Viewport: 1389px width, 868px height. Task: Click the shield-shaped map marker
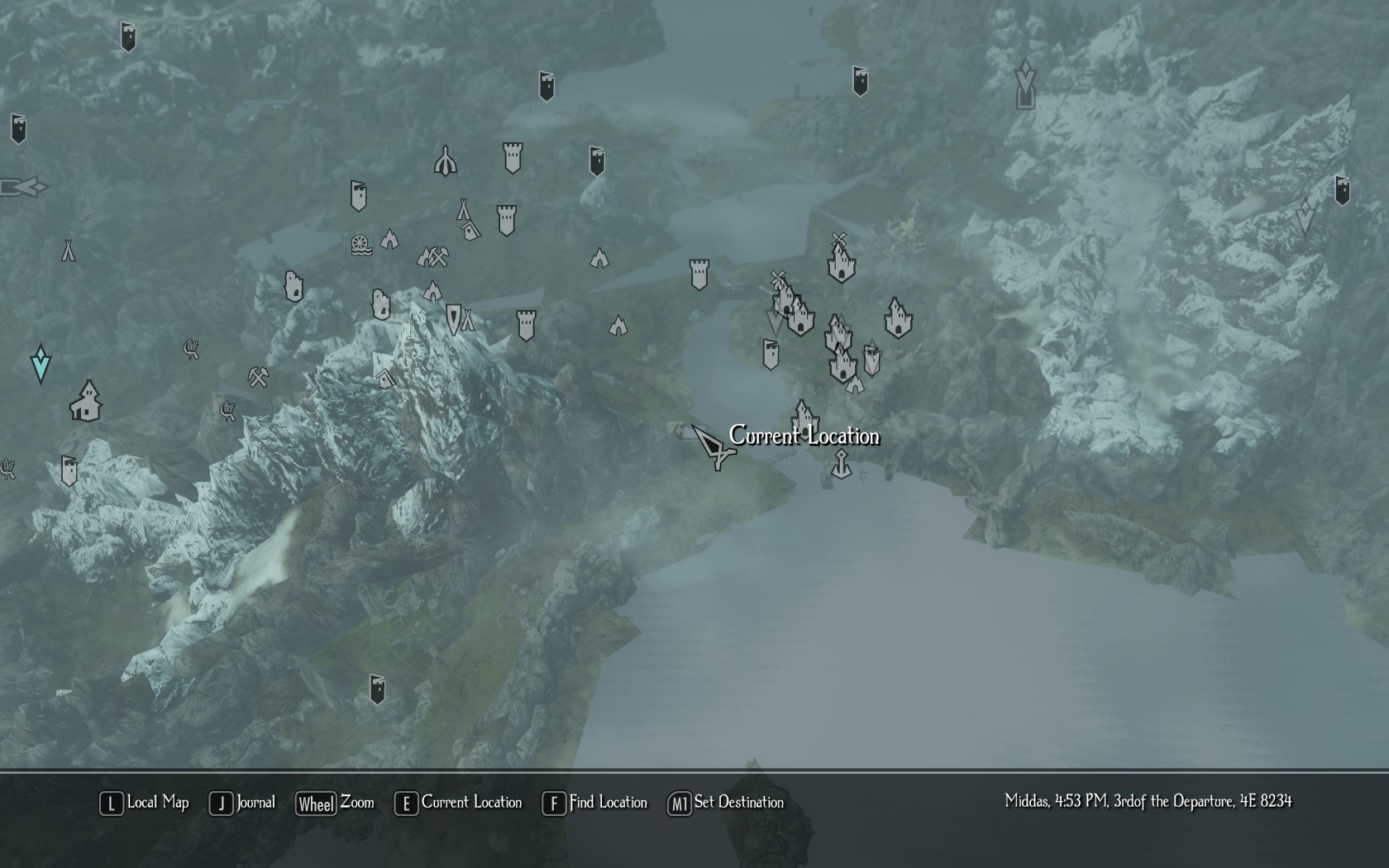tap(453, 317)
